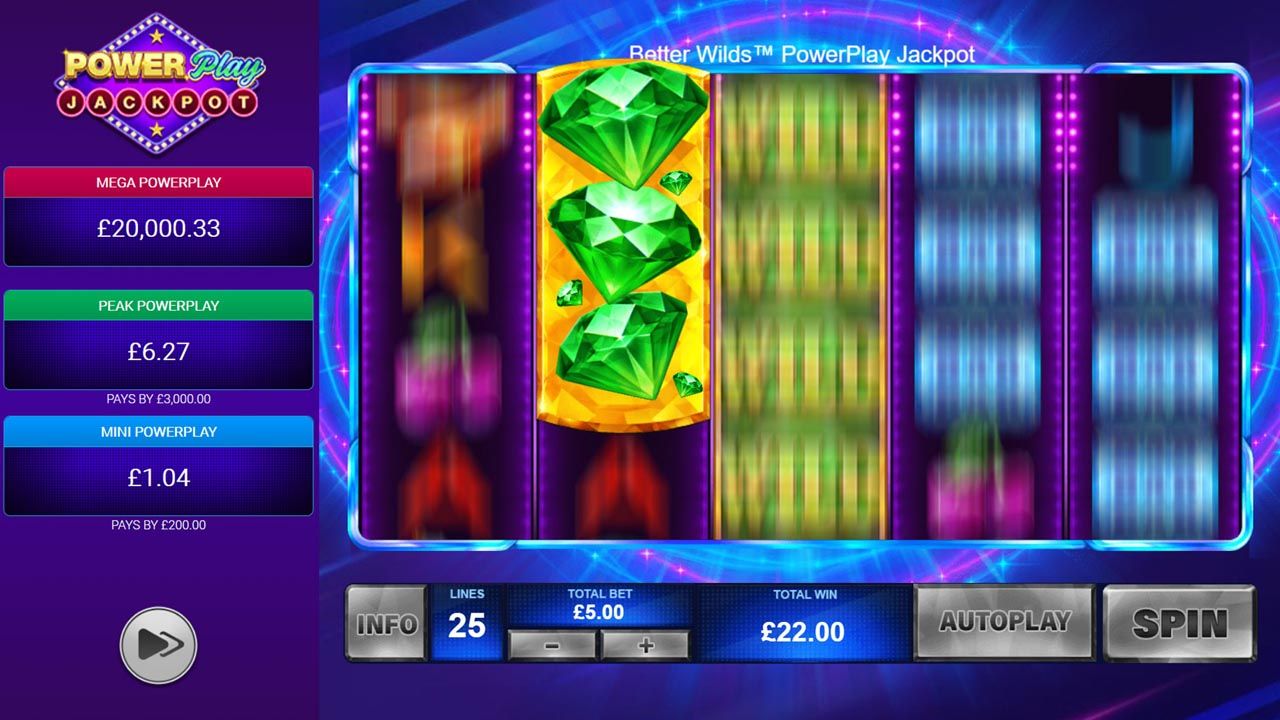
Task: Click the red Mega PowerPlay banner
Action: pyautogui.click(x=158, y=182)
